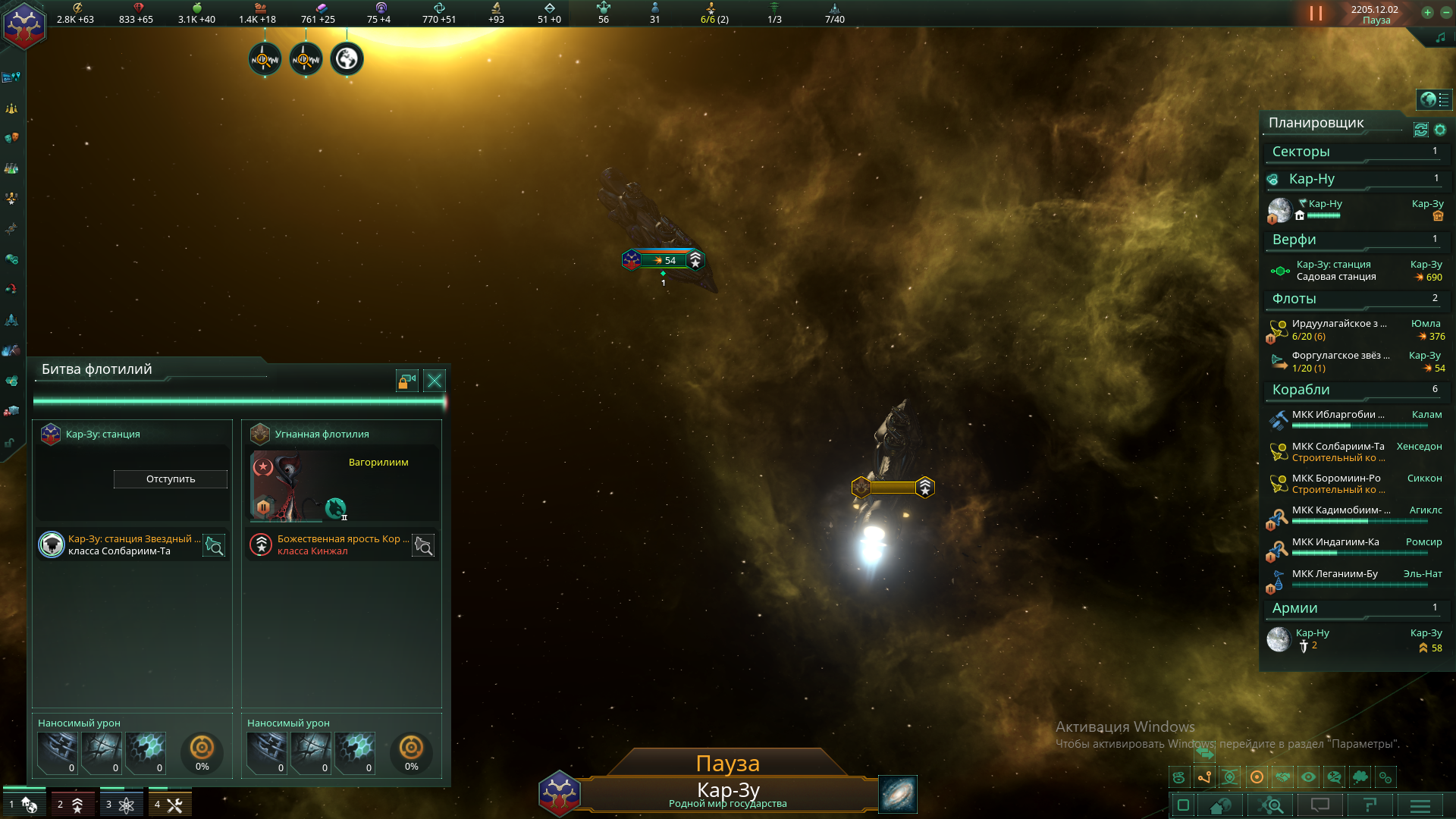1456x819 pixels.
Task: Inspect the Божественная ярость enemy ship
Action: pyautogui.click(x=423, y=546)
